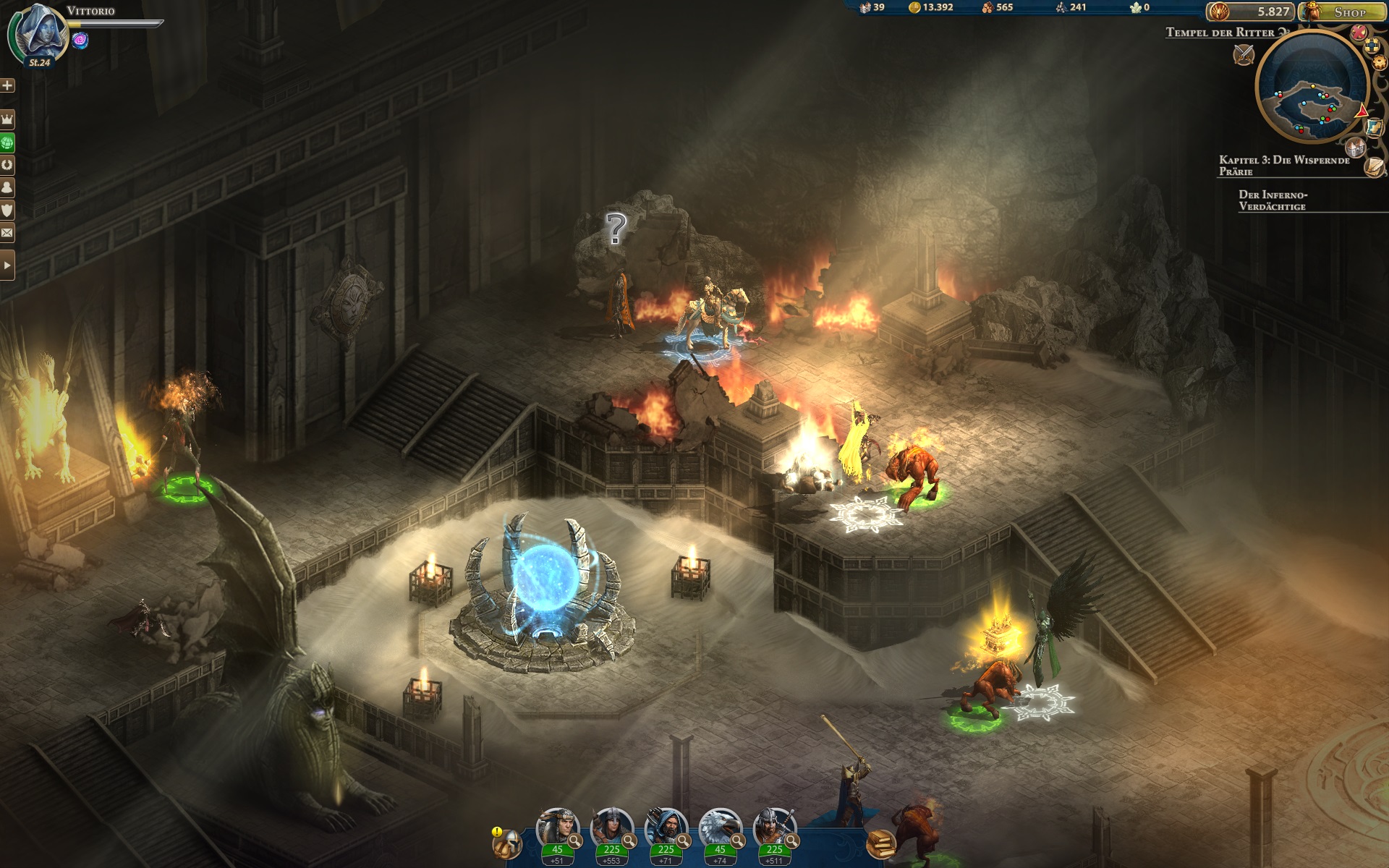Screen dimensions: 1389x868
Task: Select the green globe sidebar button
Action: [7, 142]
